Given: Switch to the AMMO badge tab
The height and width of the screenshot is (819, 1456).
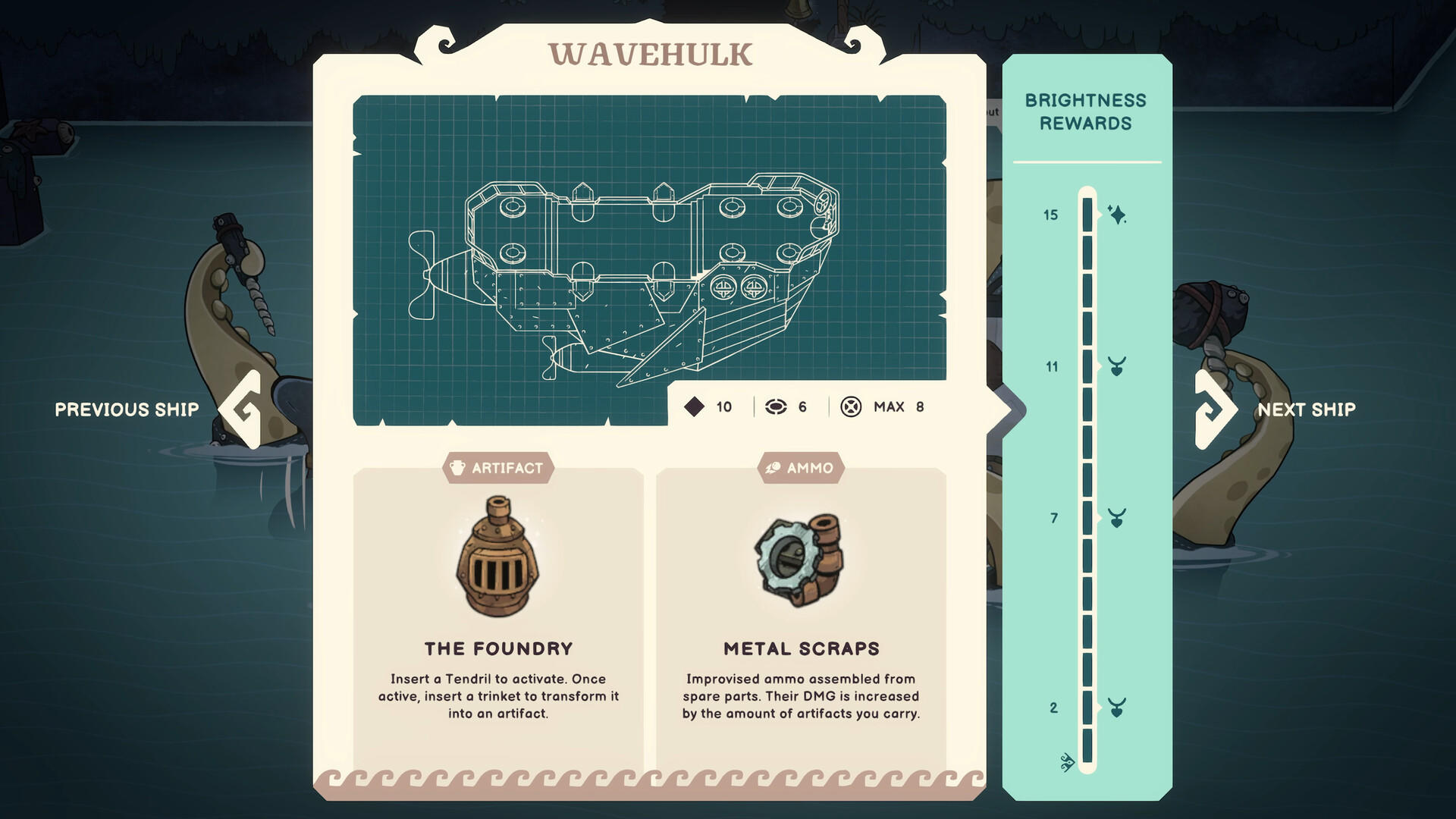Looking at the screenshot, I should coord(799,468).
